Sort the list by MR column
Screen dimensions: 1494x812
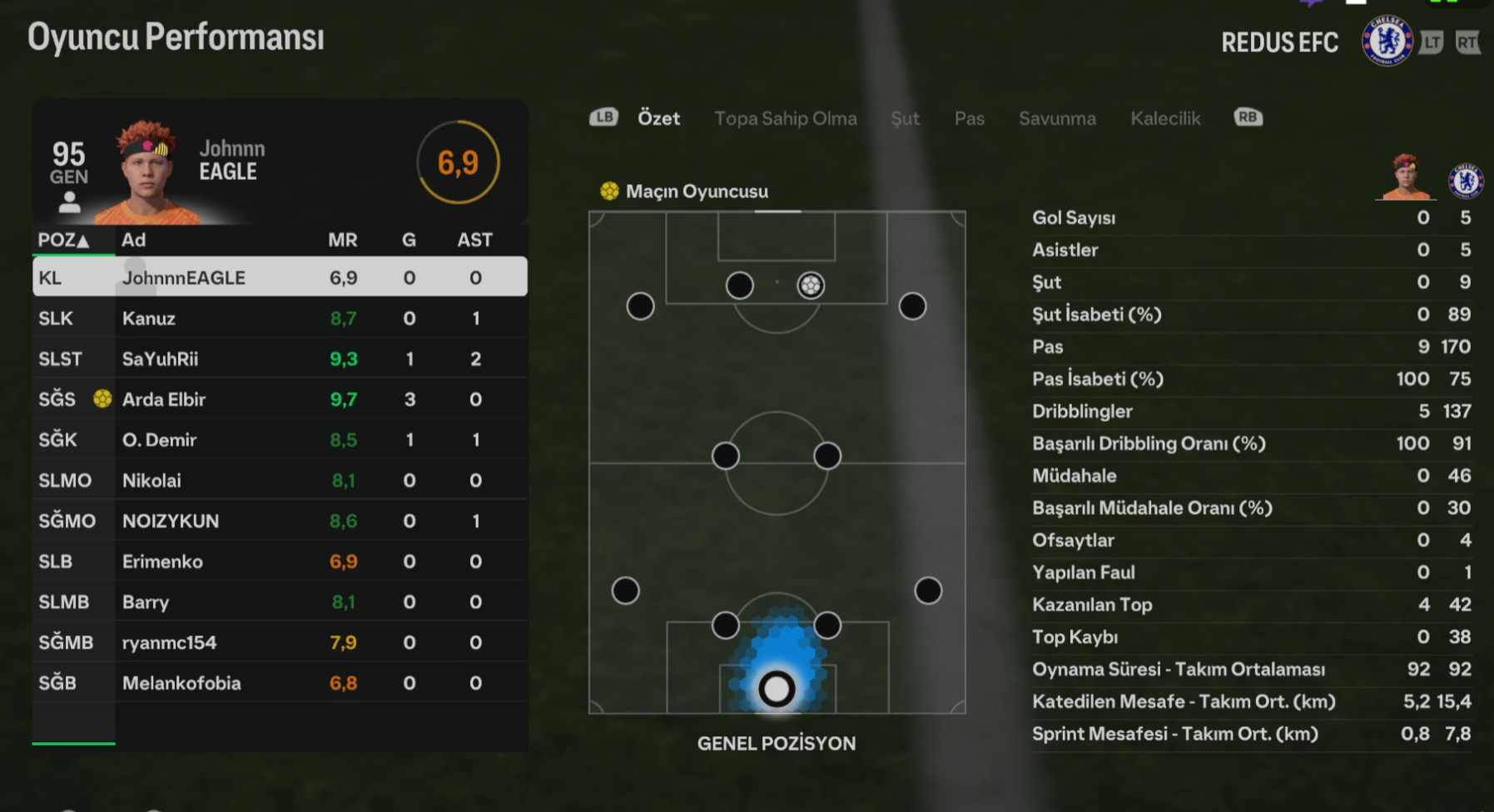(342, 240)
